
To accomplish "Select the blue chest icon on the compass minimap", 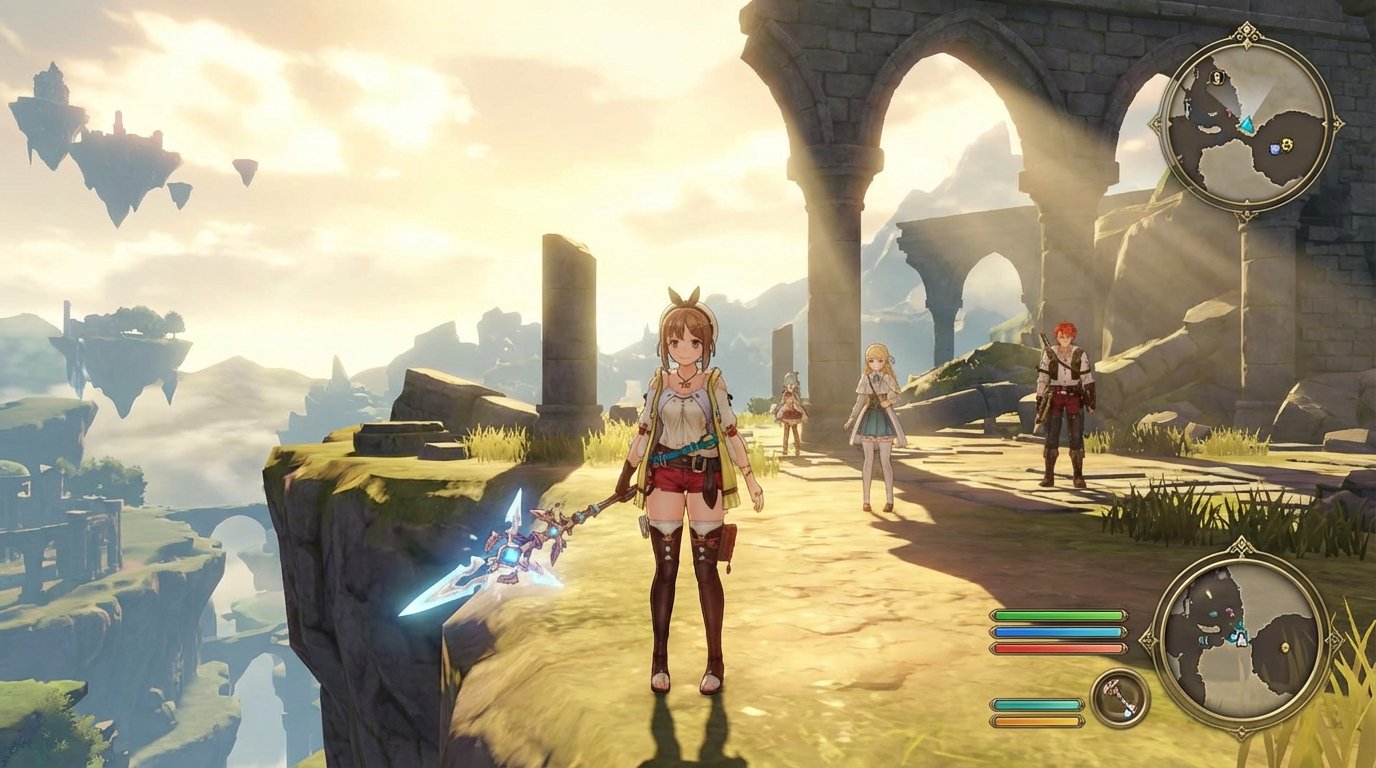I will (x=1275, y=148).
